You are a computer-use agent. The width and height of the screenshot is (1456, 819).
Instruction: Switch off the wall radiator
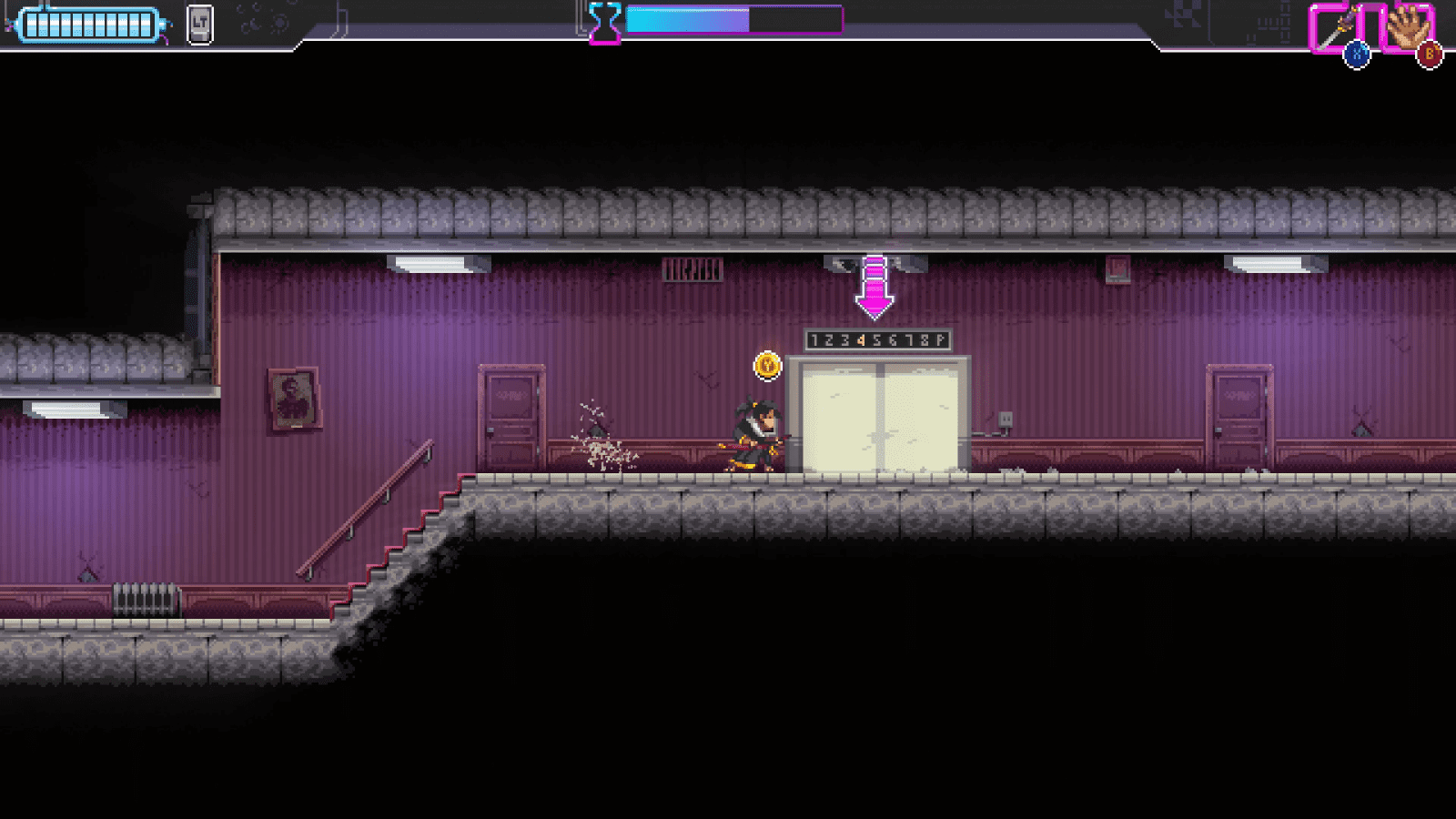tap(146, 601)
